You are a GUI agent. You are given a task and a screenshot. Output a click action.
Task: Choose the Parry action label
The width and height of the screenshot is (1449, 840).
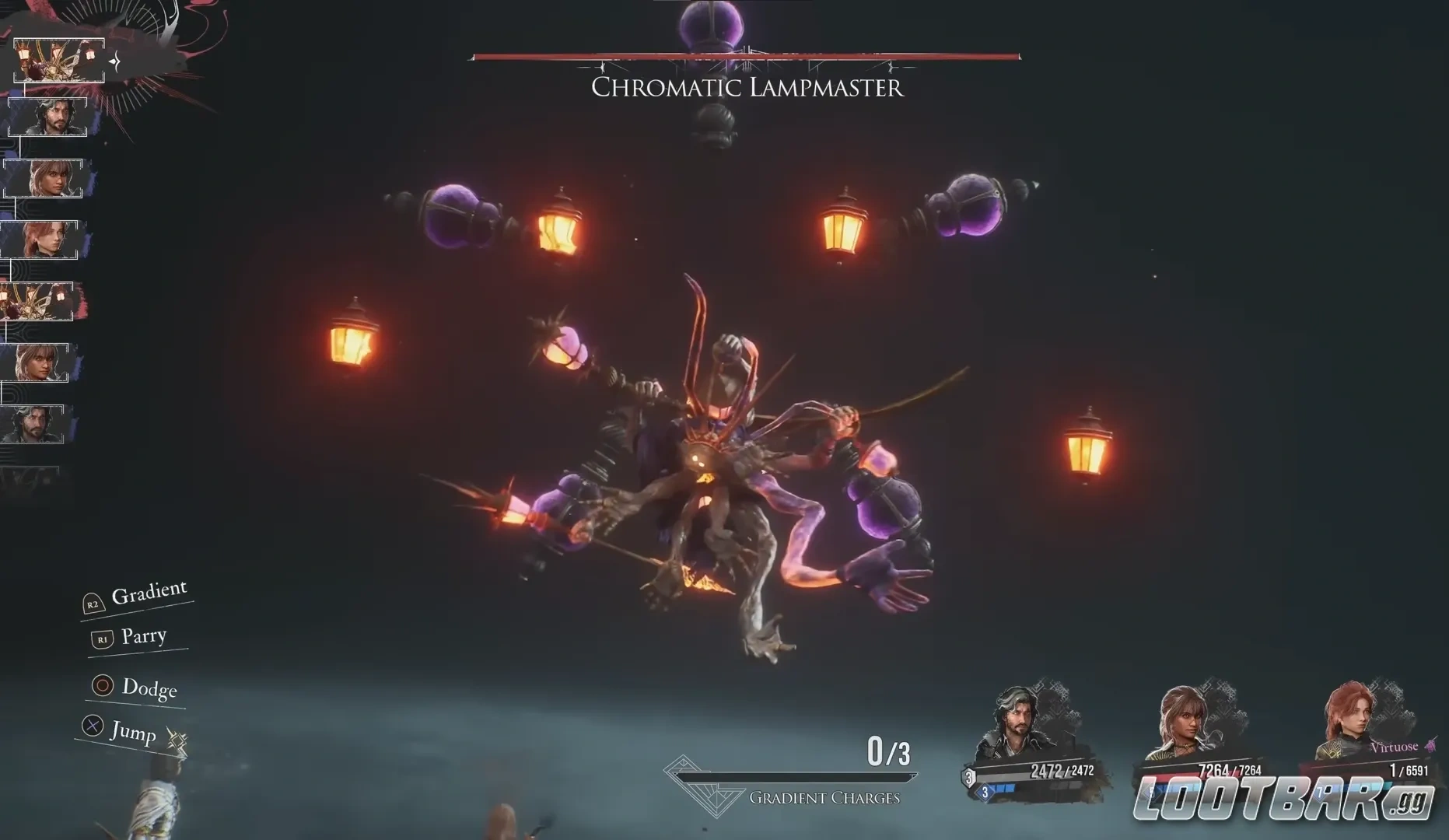pos(143,636)
